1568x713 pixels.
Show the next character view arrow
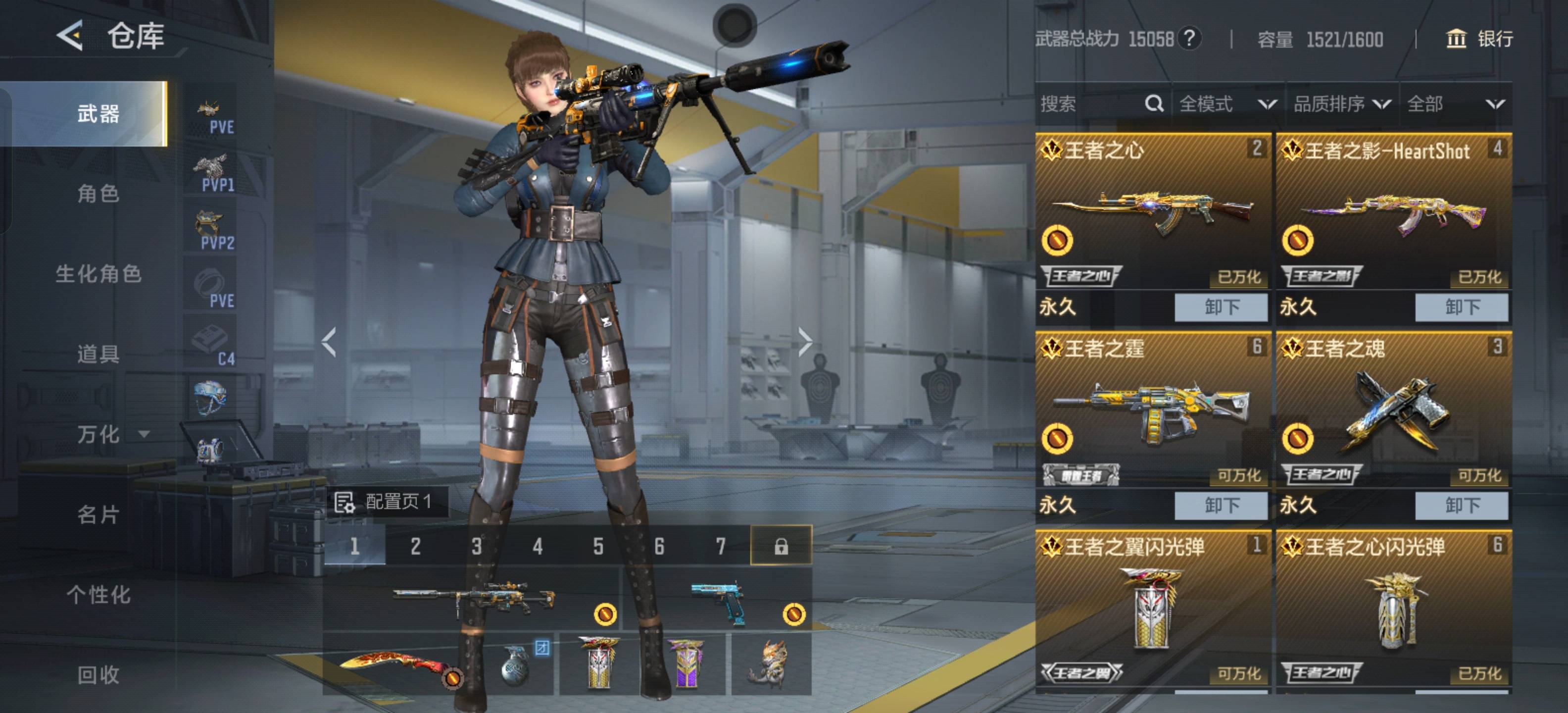[805, 342]
